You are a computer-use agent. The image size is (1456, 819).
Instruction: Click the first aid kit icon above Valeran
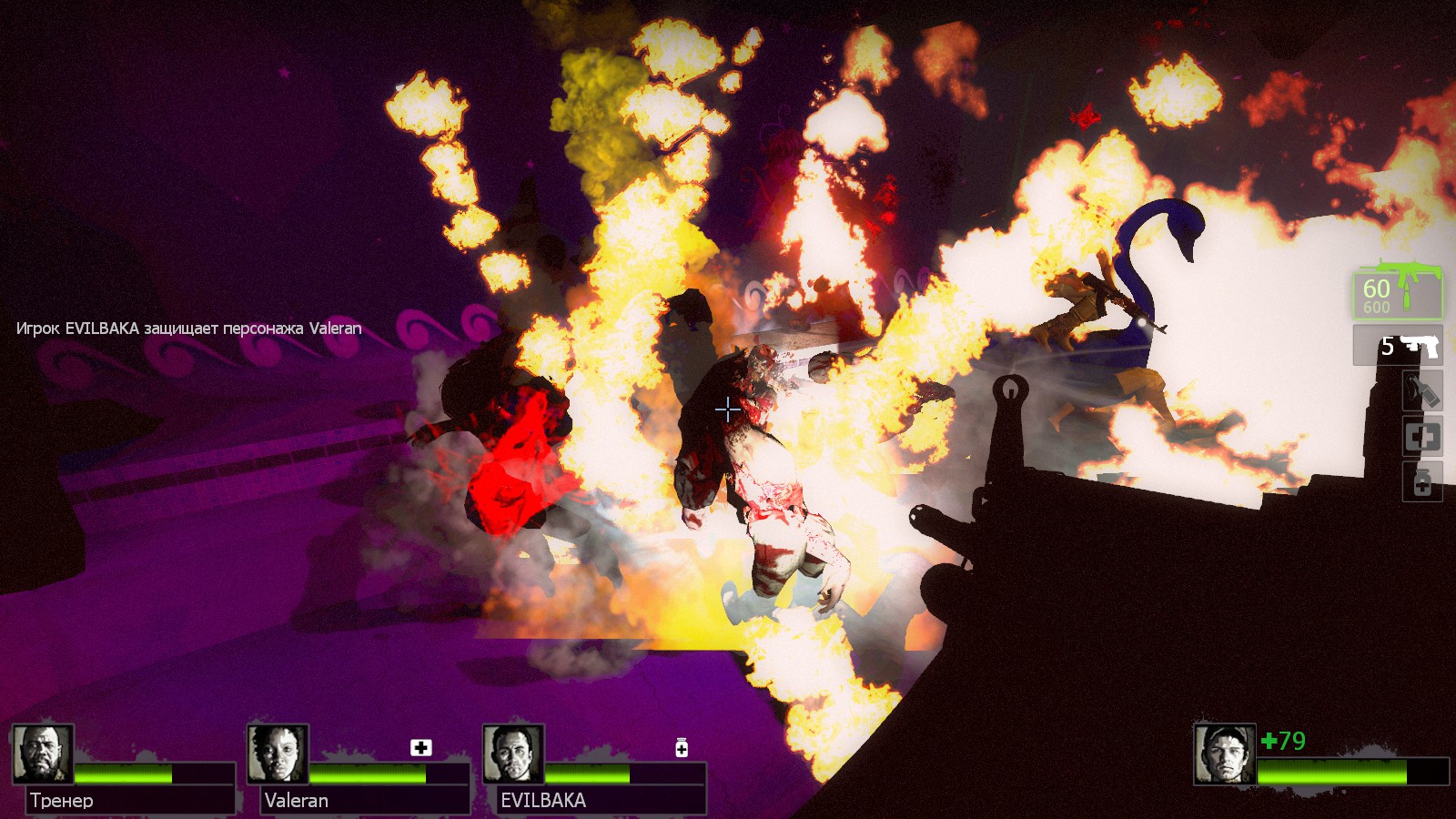coord(420,747)
